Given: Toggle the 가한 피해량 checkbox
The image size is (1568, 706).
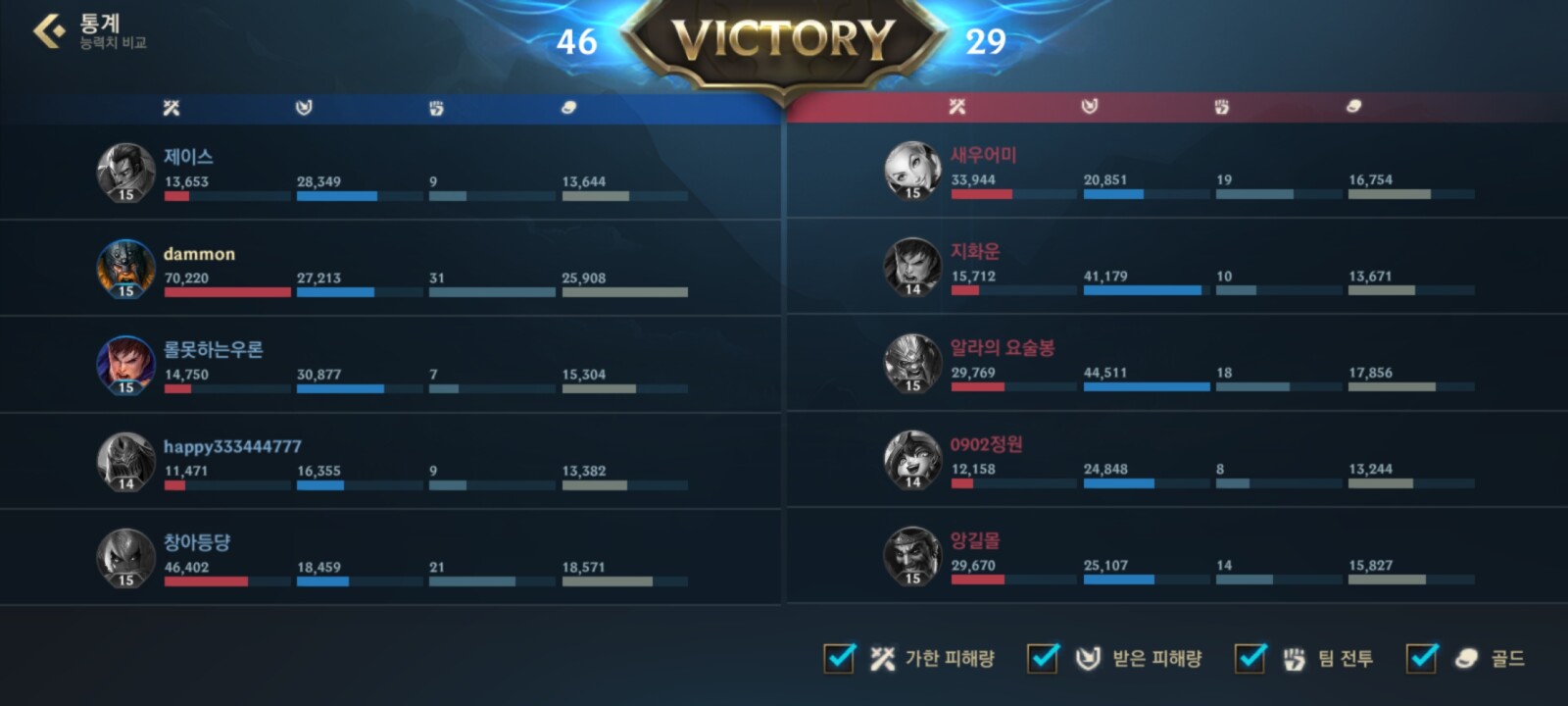Looking at the screenshot, I should [839, 658].
